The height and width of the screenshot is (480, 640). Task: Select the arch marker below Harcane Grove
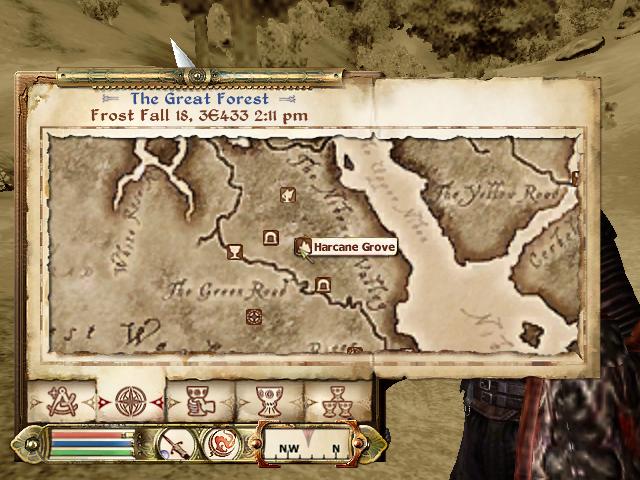click(x=322, y=286)
